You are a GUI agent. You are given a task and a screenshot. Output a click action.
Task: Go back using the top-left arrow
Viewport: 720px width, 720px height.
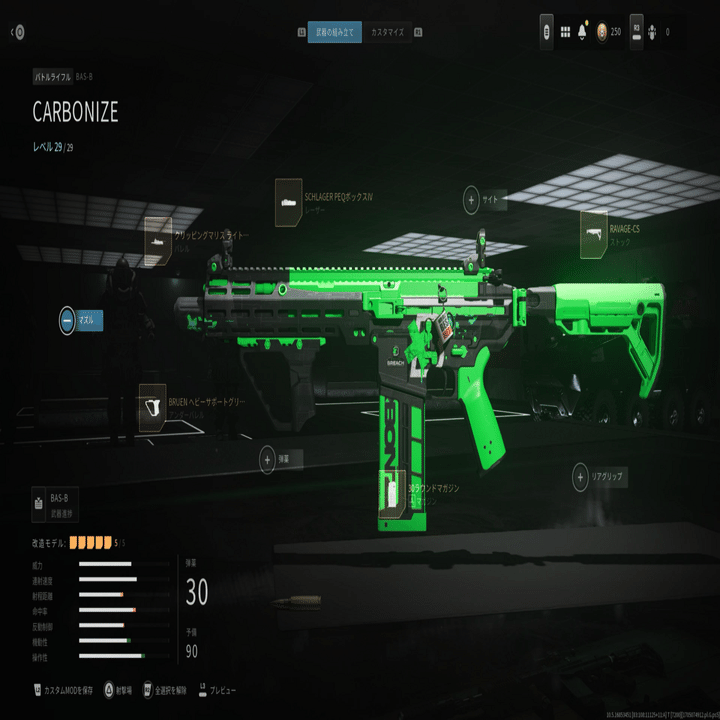click(x=18, y=32)
